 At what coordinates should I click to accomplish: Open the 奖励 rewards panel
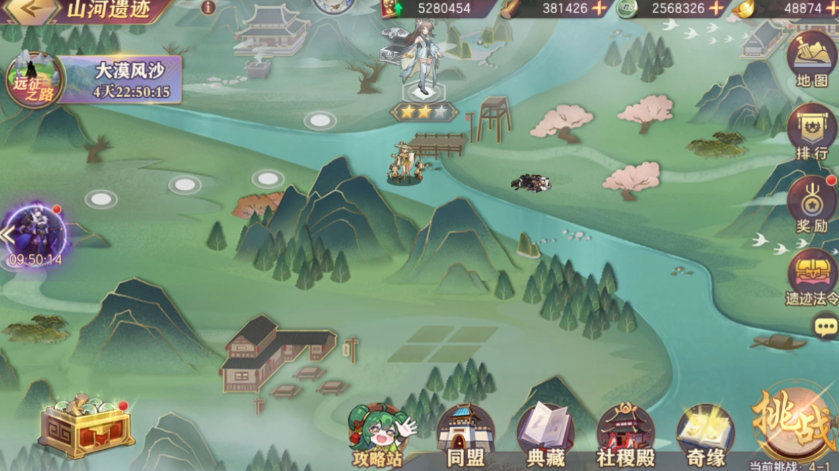[x=812, y=206]
